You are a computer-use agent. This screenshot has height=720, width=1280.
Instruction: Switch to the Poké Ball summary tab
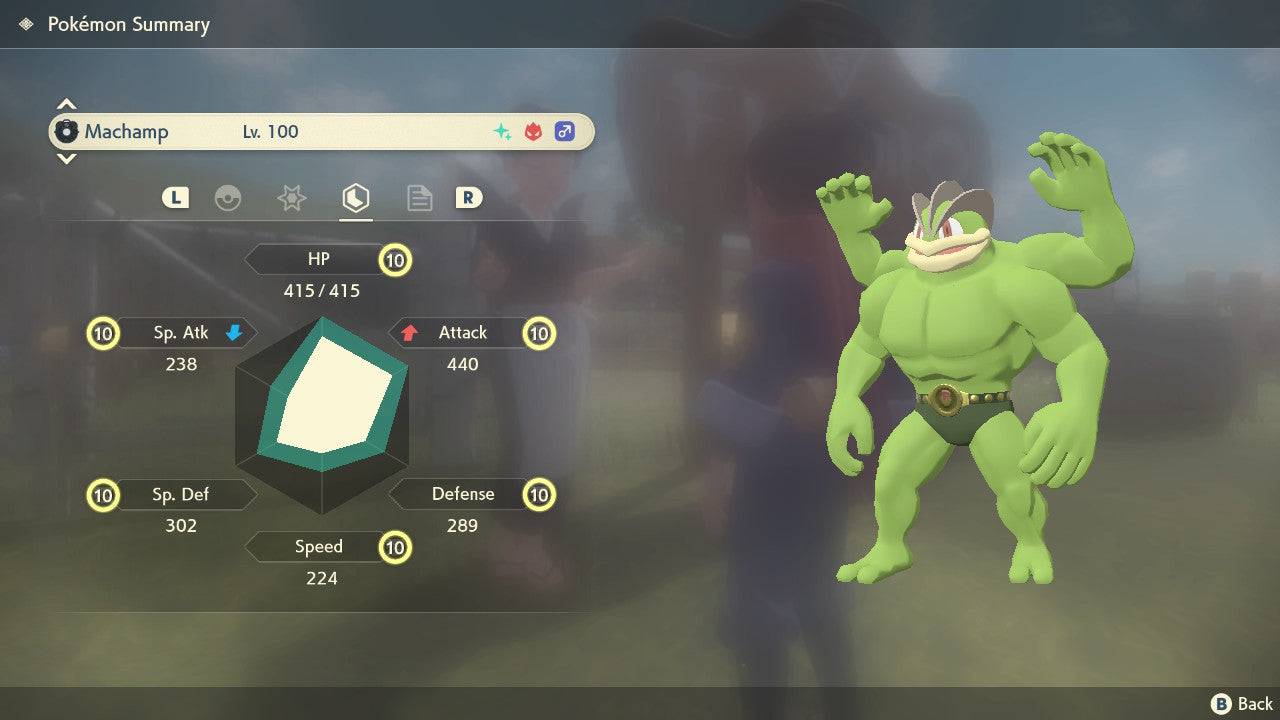(228, 198)
